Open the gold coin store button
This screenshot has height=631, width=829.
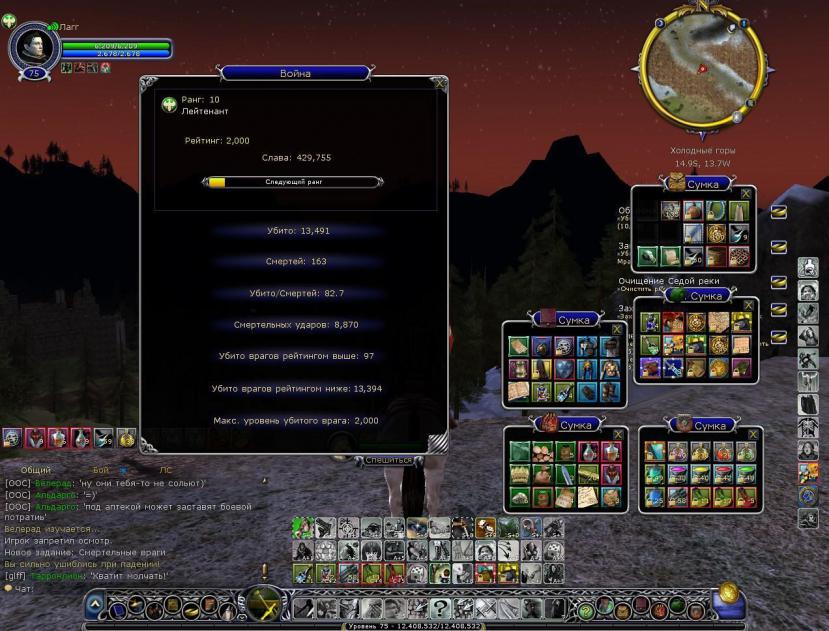[x=728, y=596]
